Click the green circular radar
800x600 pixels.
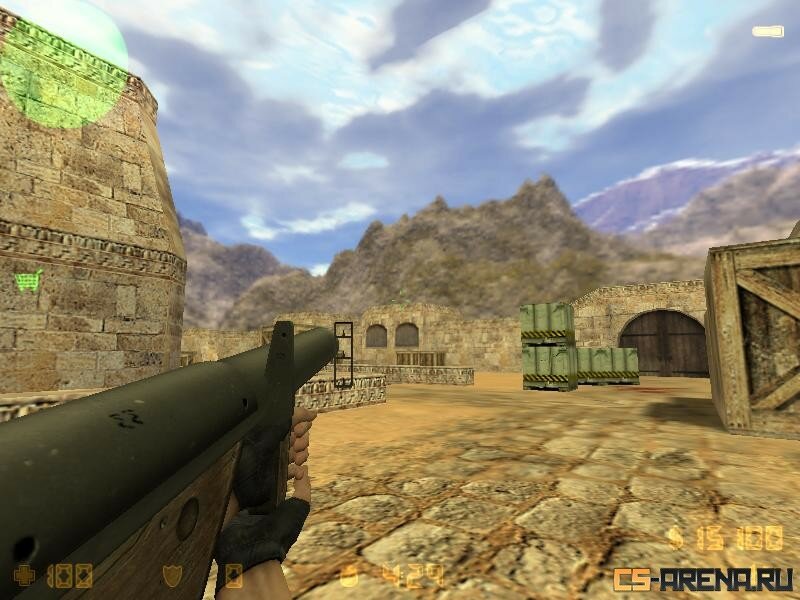point(62,63)
